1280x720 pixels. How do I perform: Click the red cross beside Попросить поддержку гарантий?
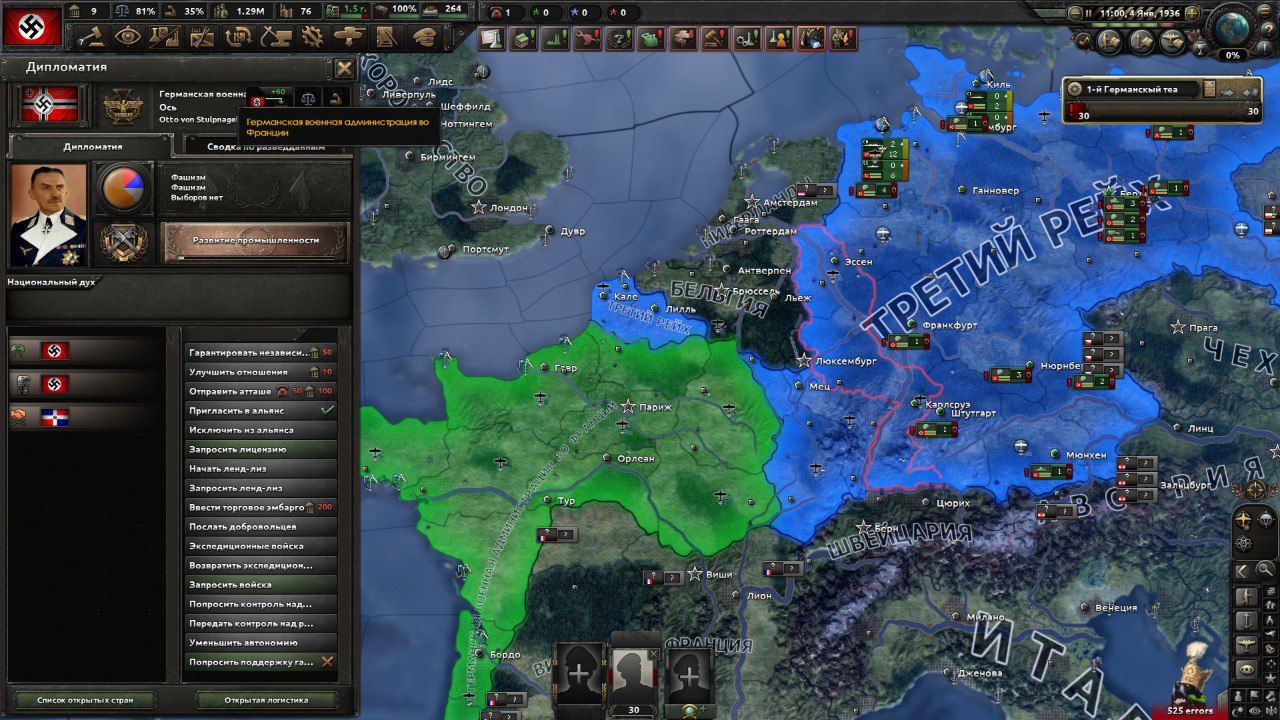[327, 663]
